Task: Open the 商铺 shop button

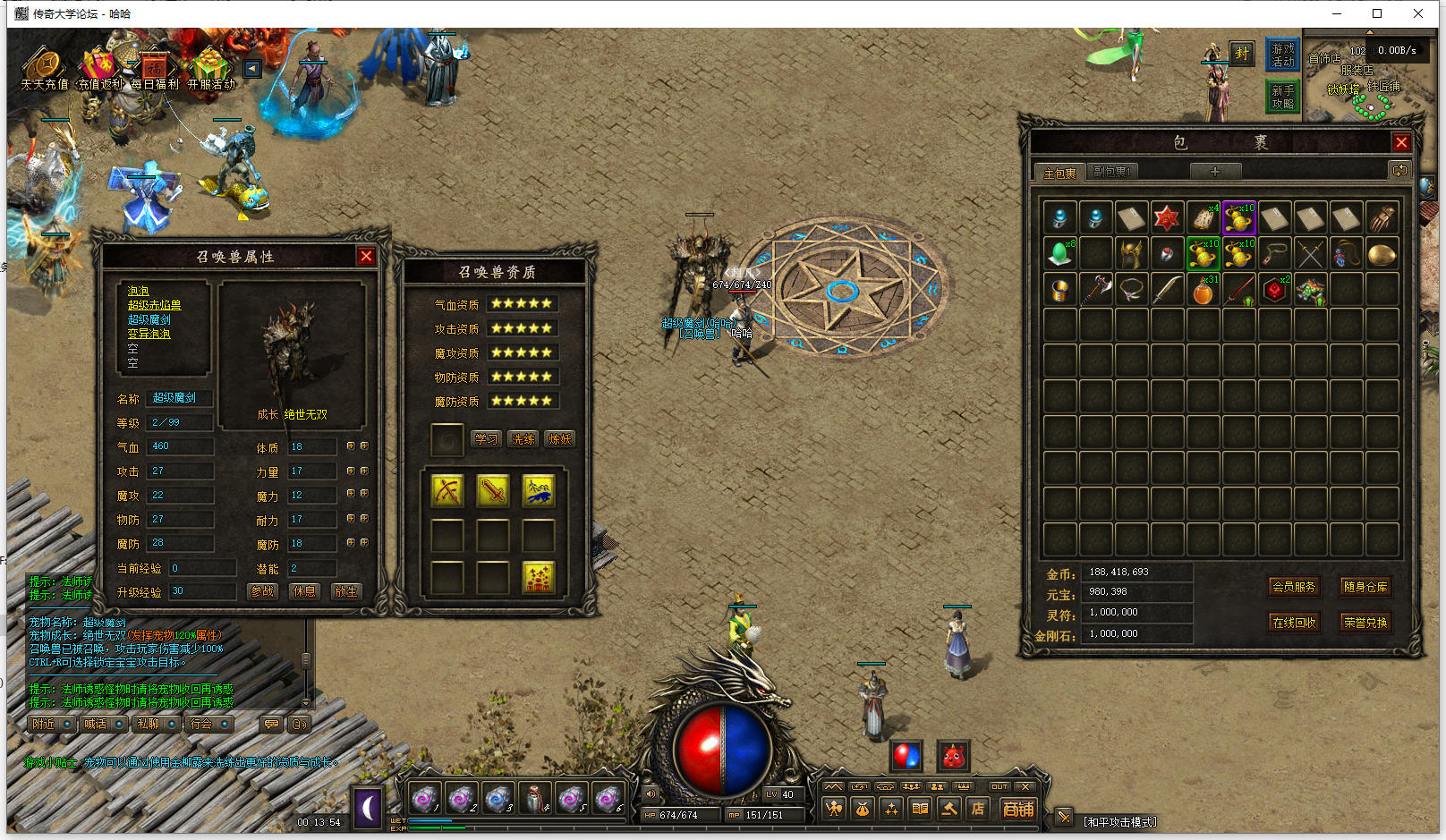Action: (1018, 809)
